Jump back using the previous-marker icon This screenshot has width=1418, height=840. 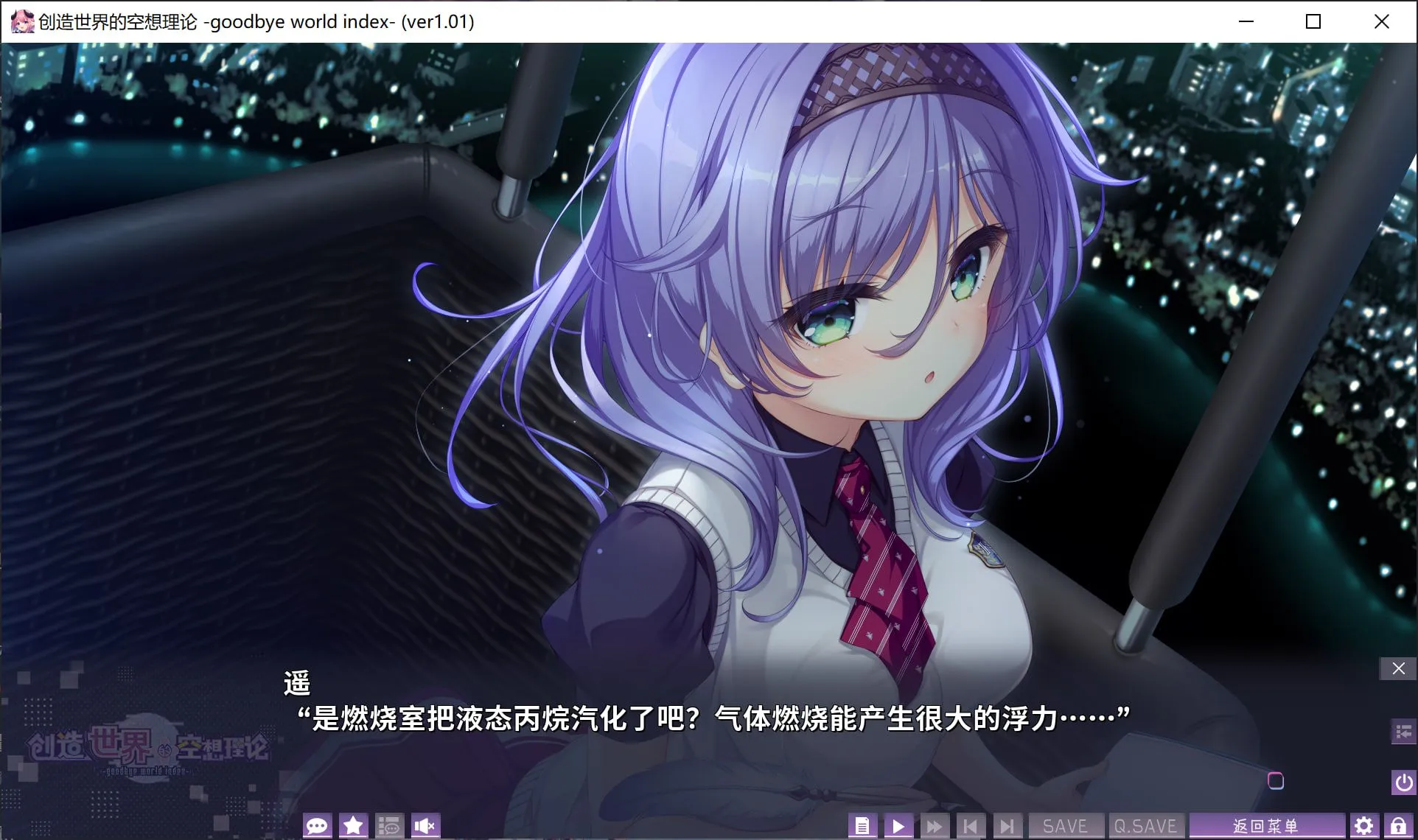pyautogui.click(x=971, y=825)
